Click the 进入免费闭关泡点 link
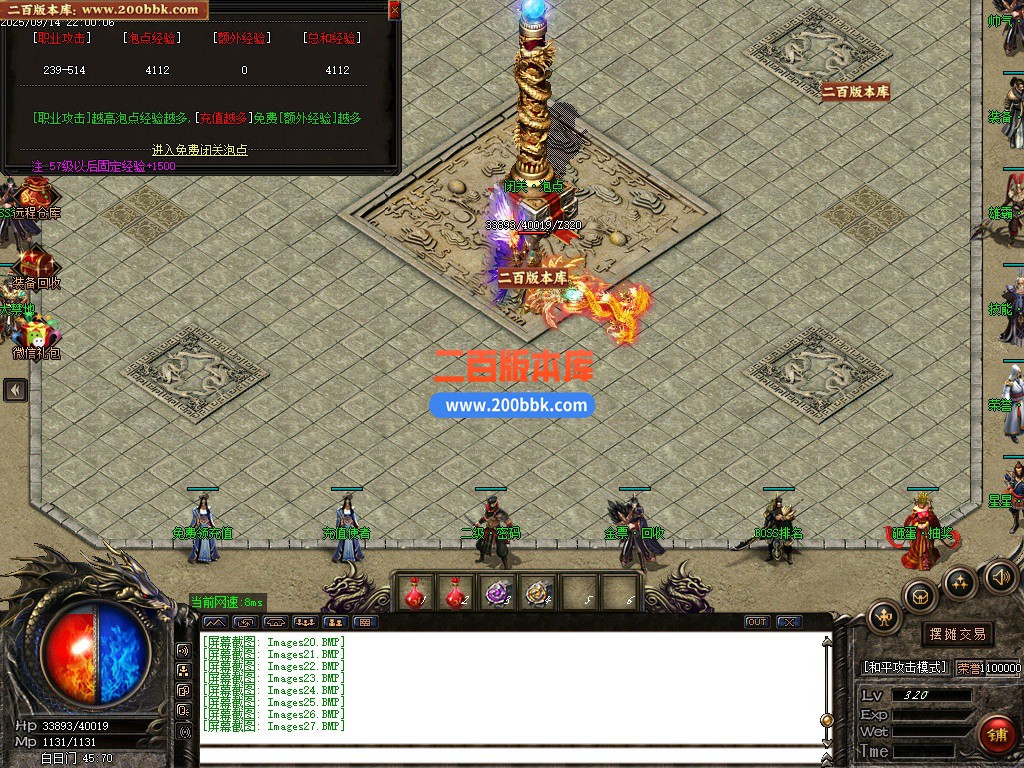1024x768 pixels. 199,150
